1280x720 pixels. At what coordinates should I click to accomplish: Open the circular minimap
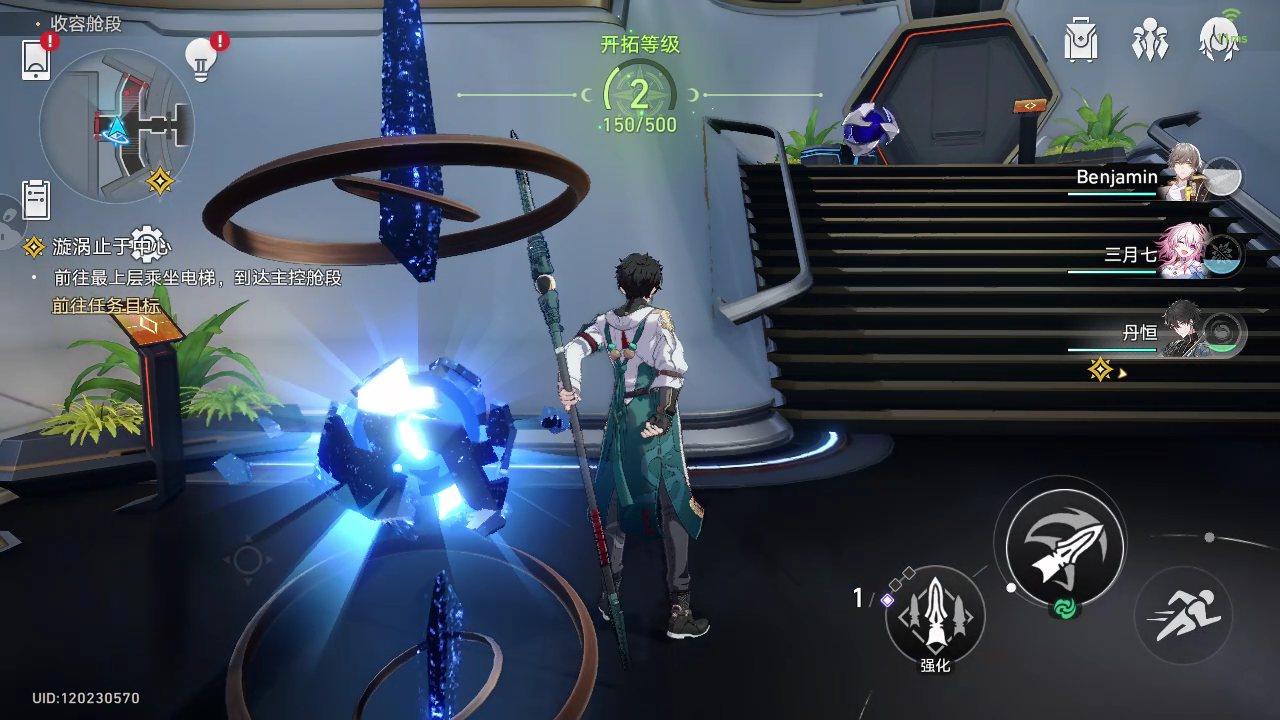coord(116,125)
